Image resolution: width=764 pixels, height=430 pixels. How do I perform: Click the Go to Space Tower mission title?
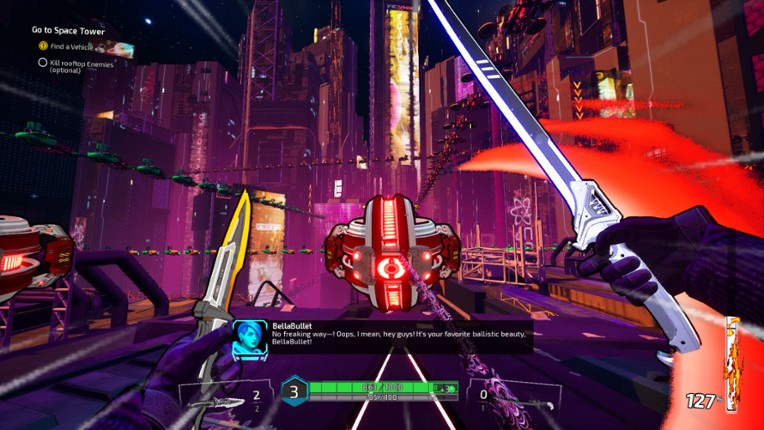(68, 31)
